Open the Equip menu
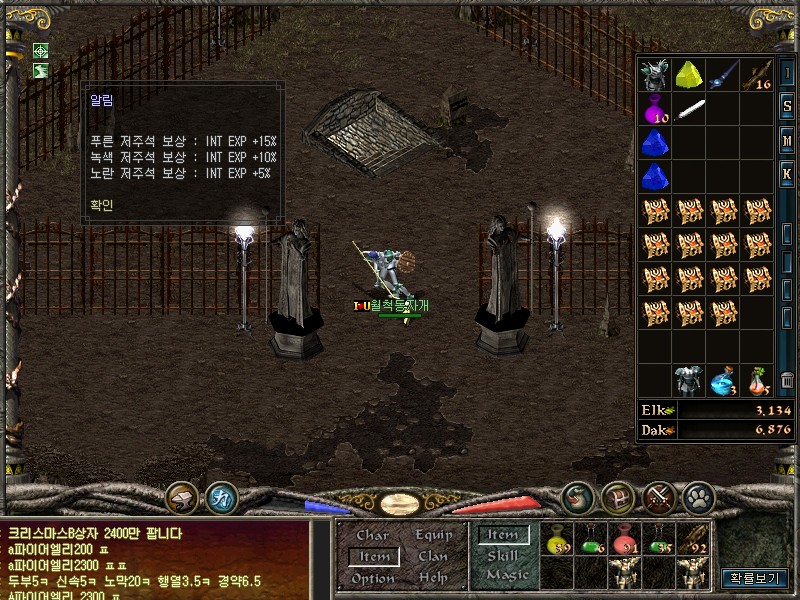 pyautogui.click(x=433, y=535)
